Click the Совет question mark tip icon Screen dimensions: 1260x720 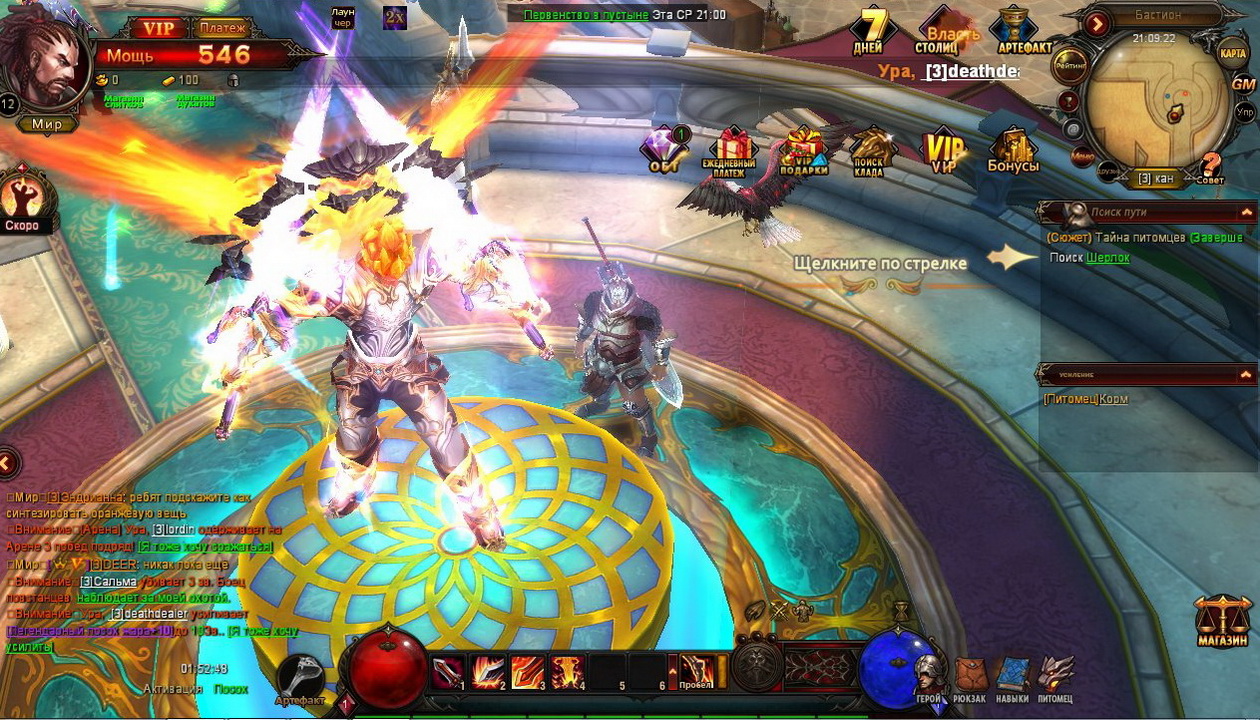(x=1211, y=166)
